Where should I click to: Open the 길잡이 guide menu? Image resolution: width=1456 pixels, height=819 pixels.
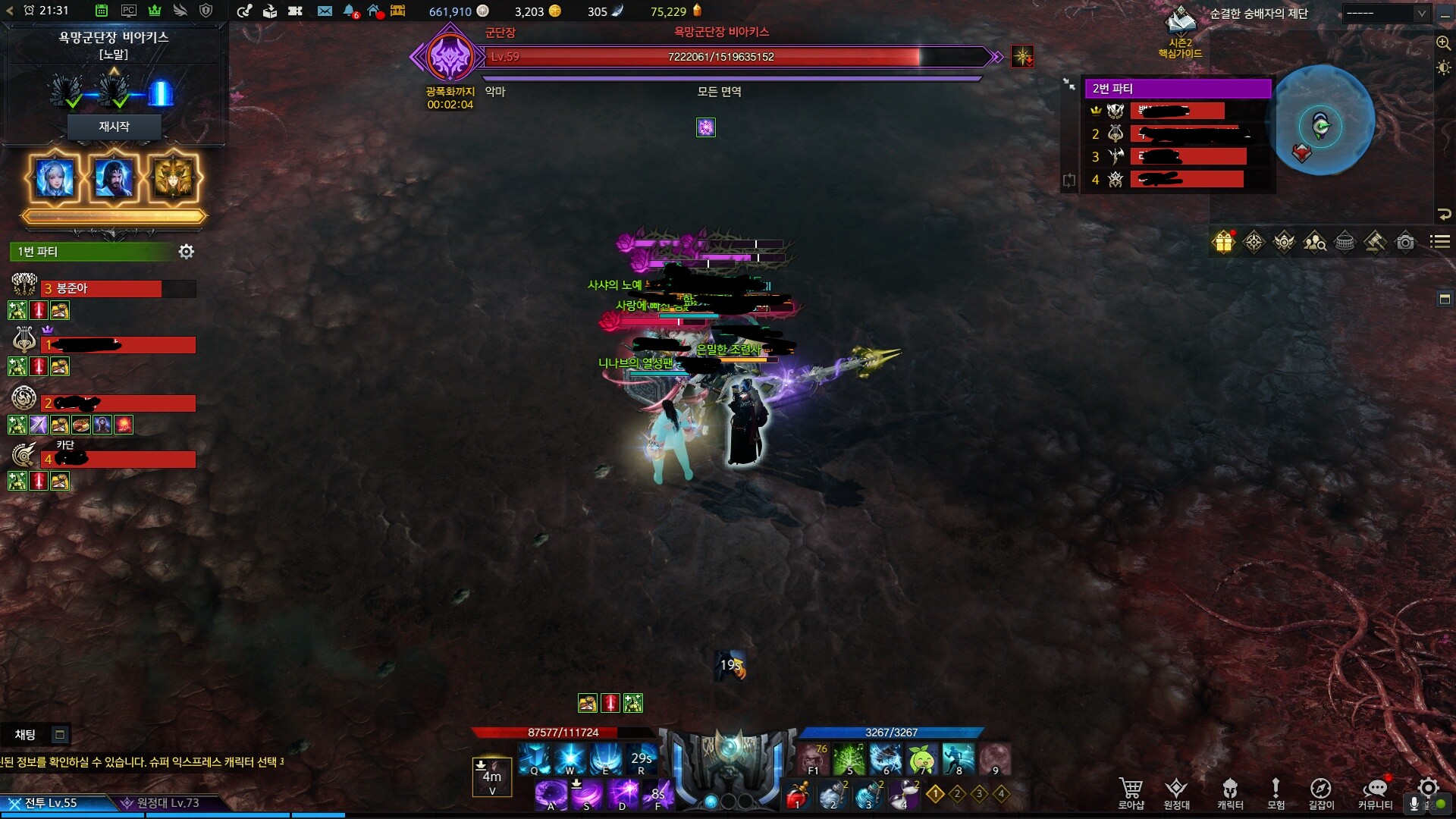click(1321, 793)
